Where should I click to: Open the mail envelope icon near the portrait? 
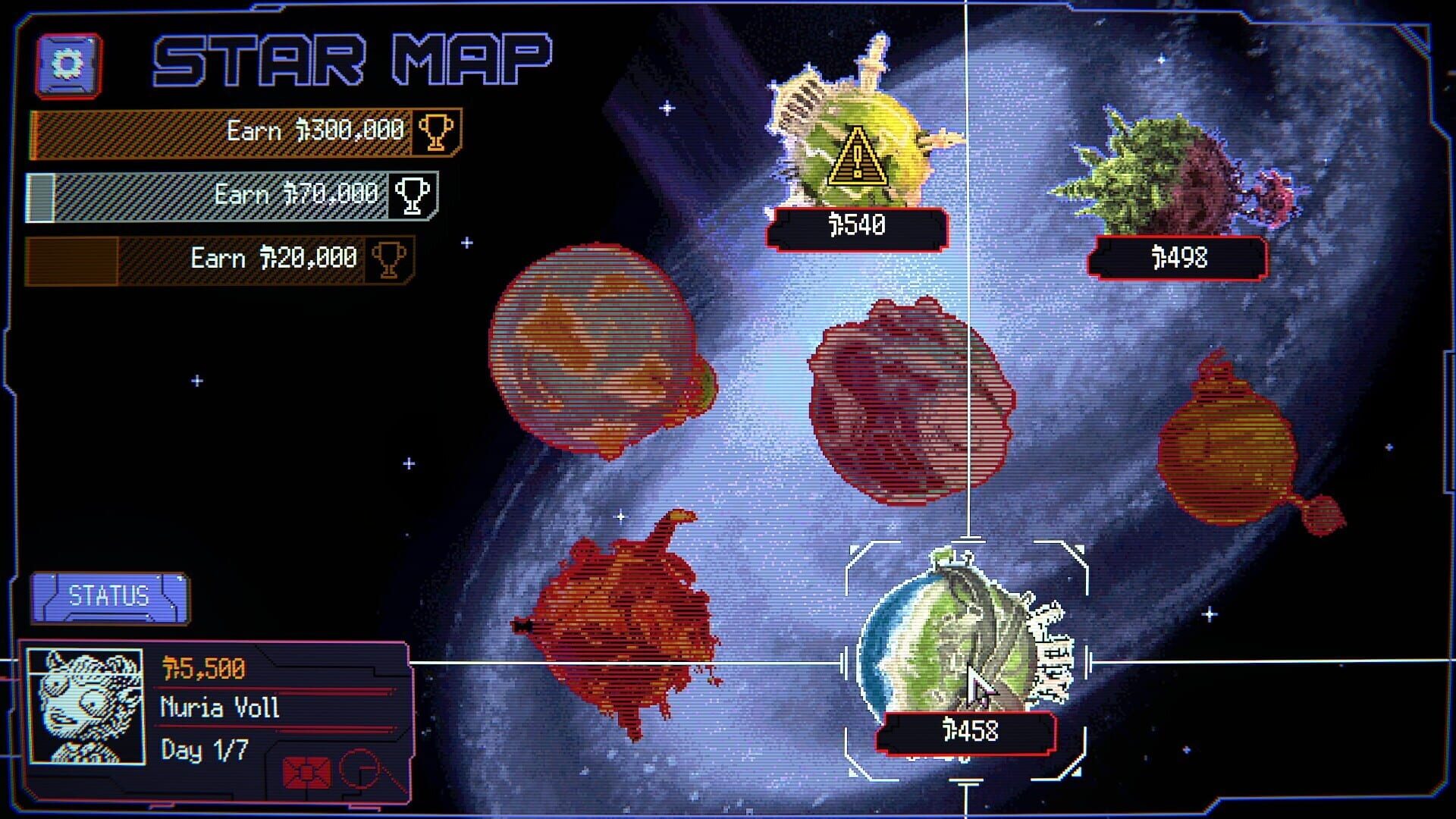(307, 772)
